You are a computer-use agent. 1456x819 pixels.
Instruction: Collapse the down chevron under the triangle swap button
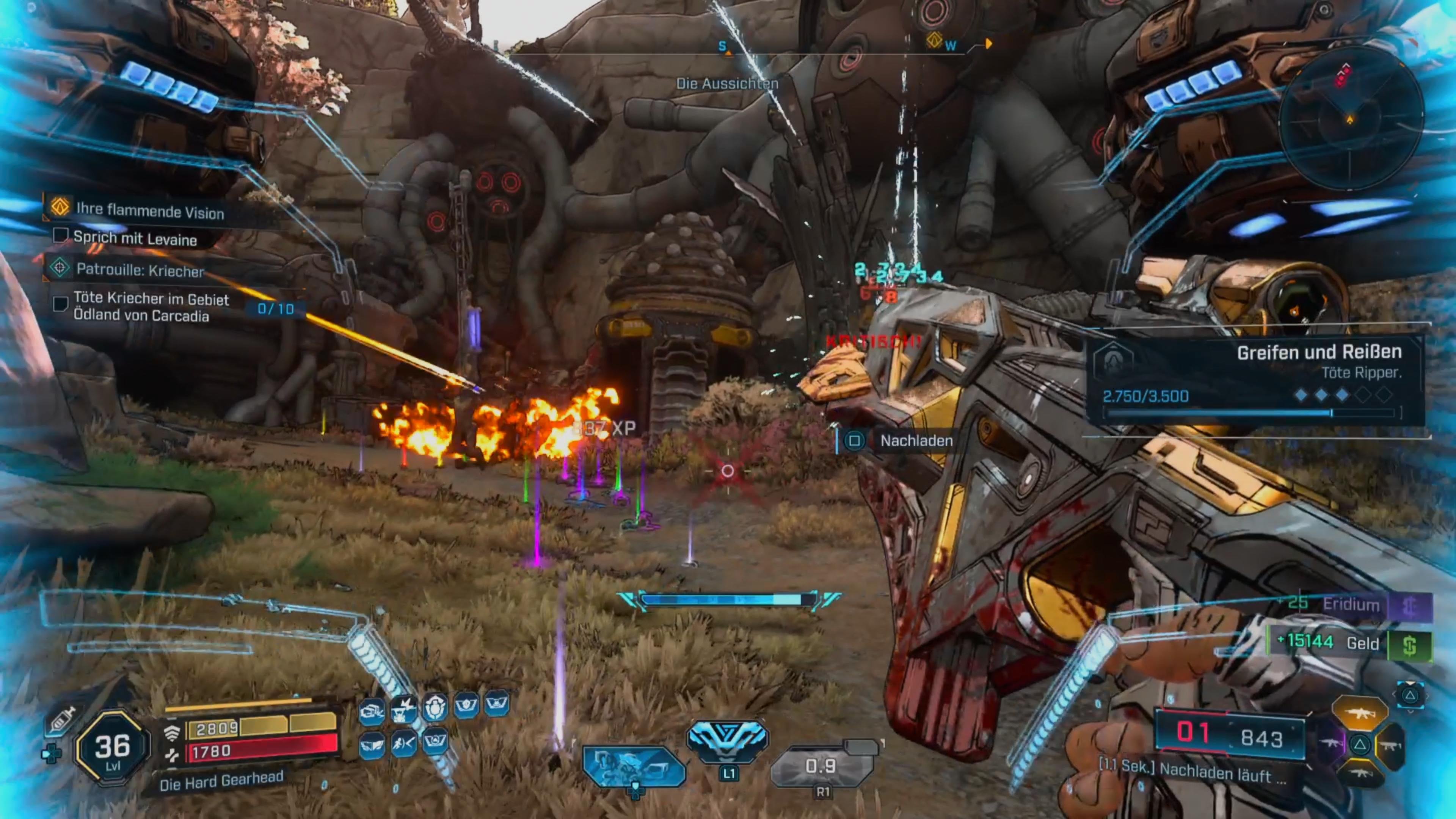pyautogui.click(x=1411, y=712)
